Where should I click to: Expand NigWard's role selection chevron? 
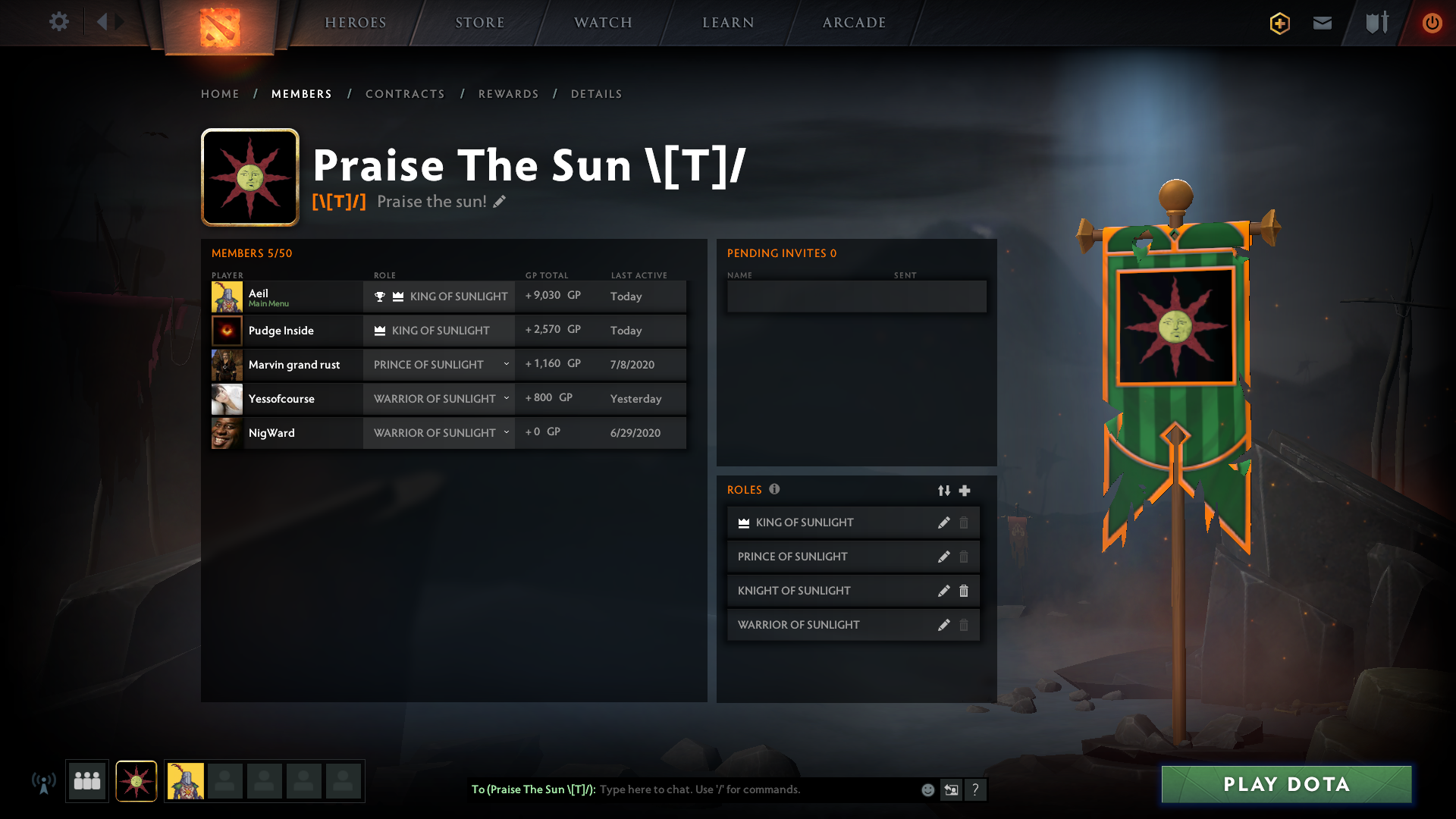(506, 432)
